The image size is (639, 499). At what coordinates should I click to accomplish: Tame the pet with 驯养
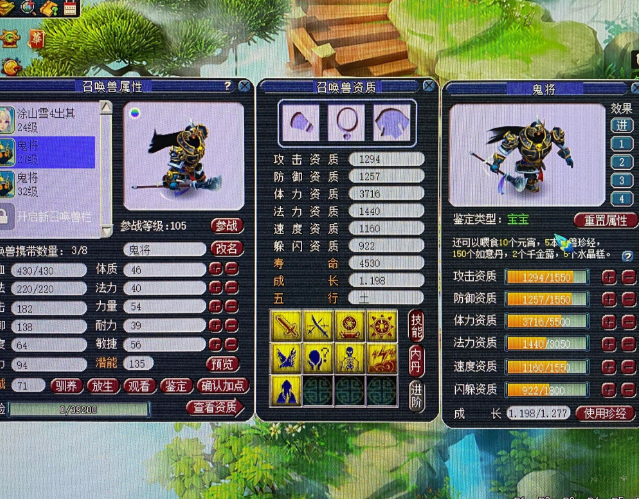pos(66,385)
